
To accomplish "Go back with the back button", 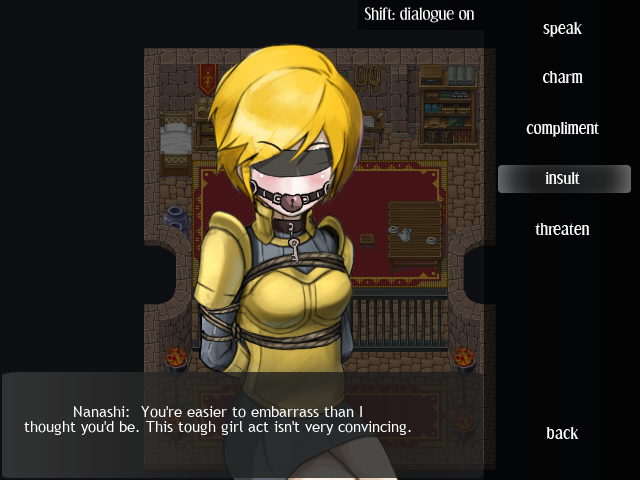I will click(562, 433).
